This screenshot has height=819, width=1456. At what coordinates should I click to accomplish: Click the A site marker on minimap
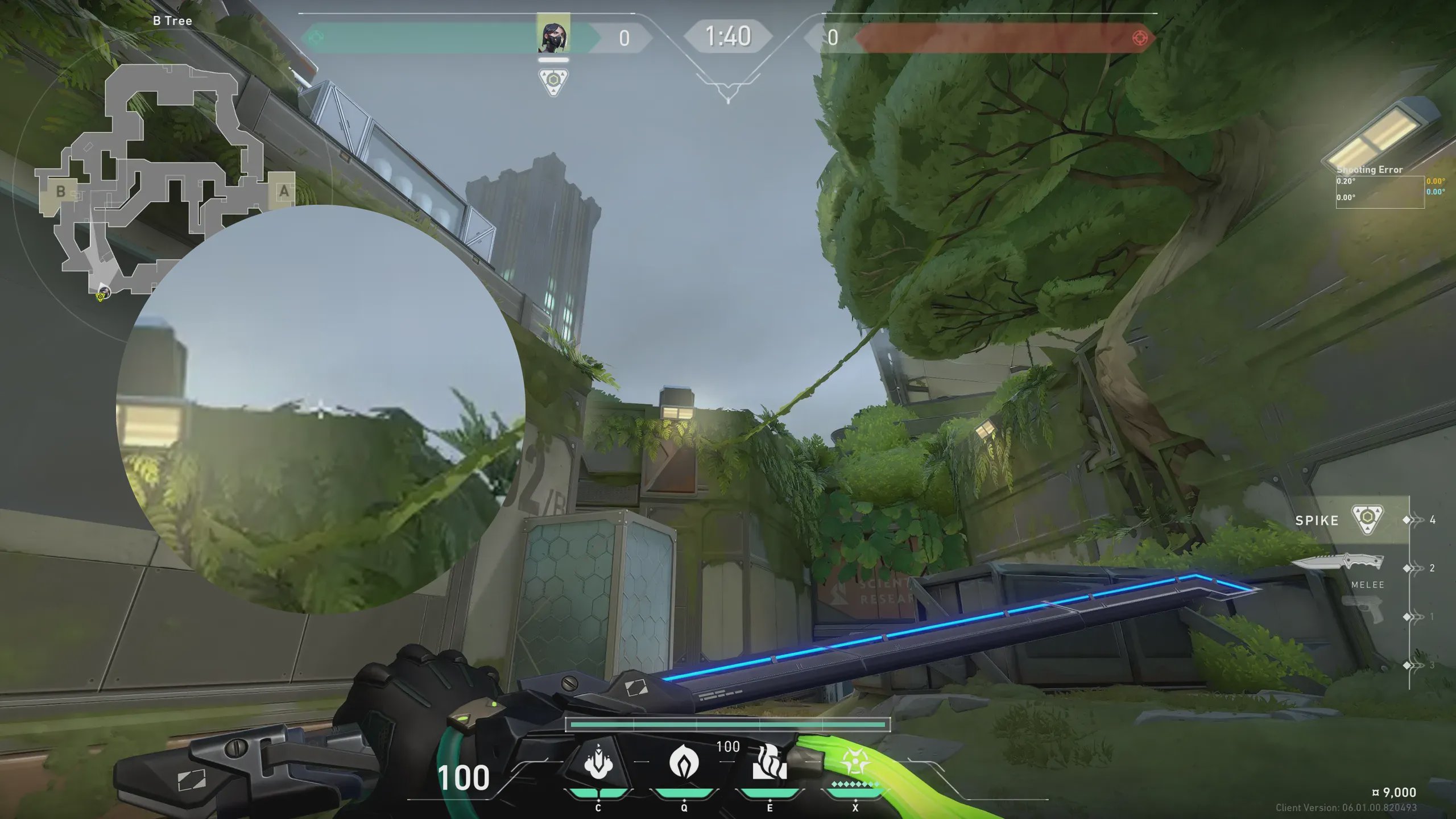tap(284, 192)
